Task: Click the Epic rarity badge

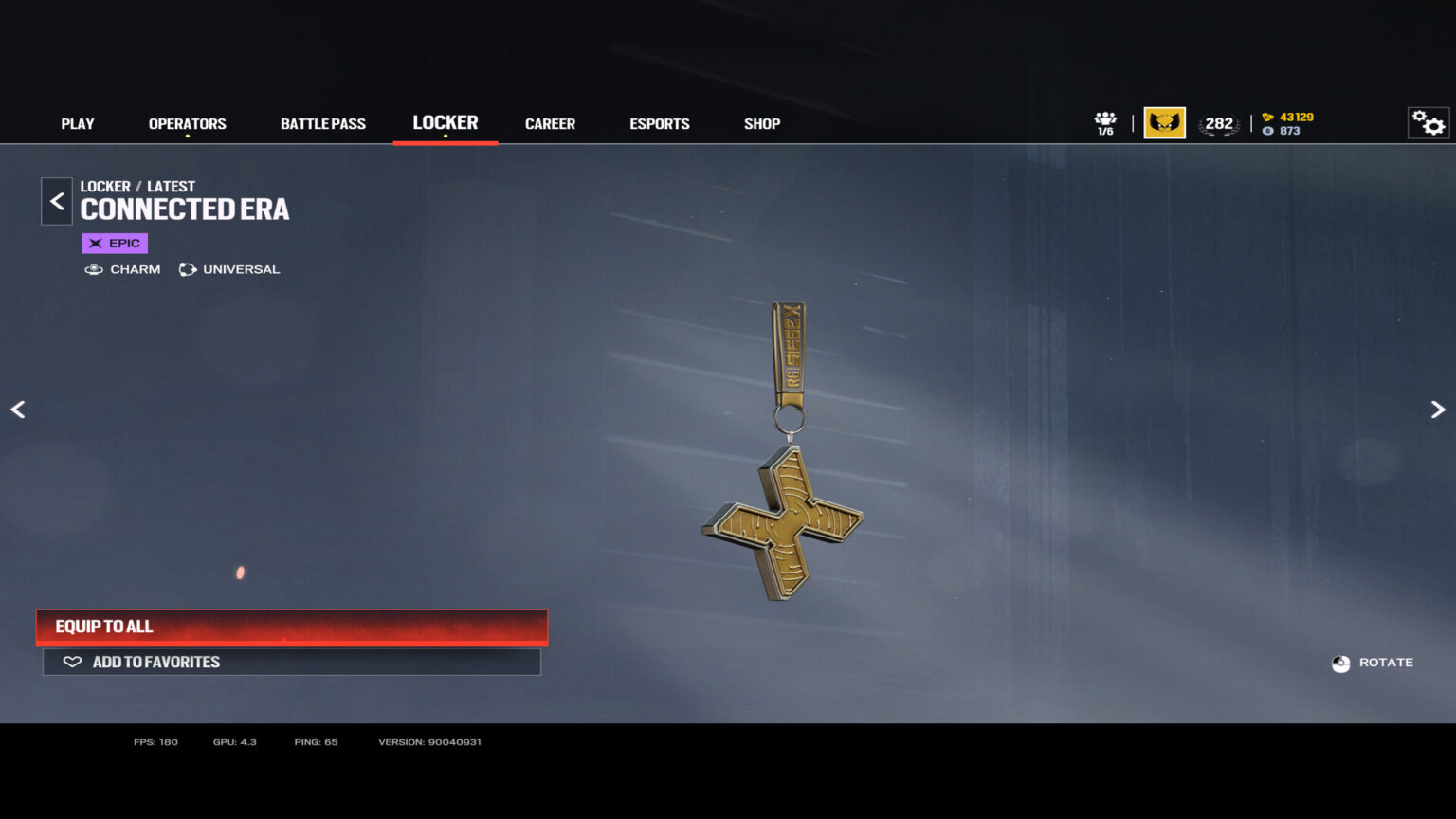Action: (114, 243)
